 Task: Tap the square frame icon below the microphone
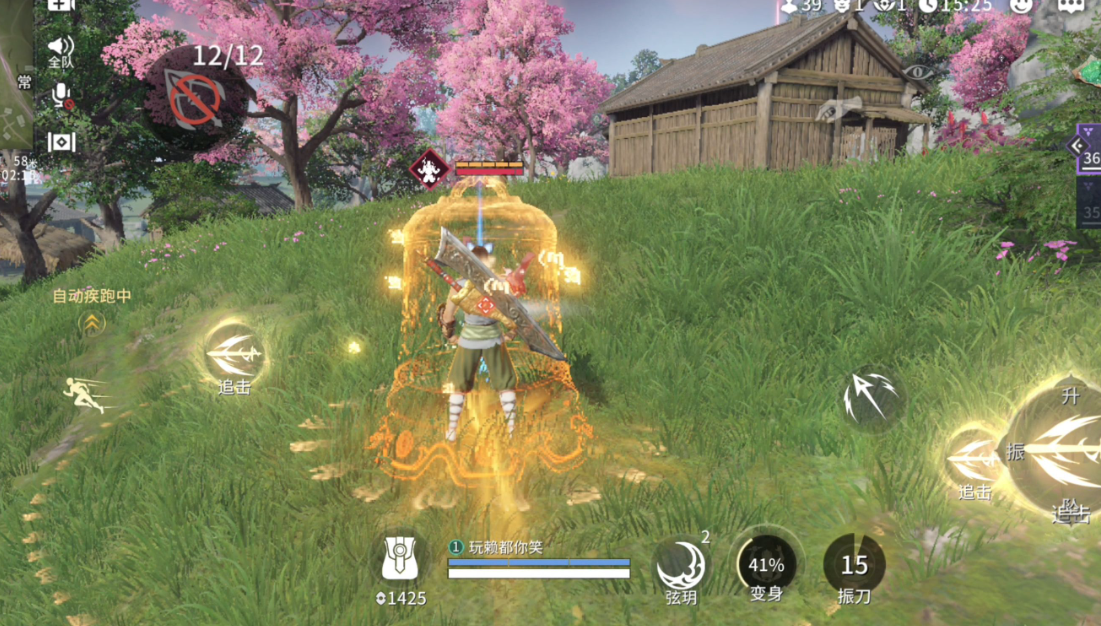coord(61,142)
